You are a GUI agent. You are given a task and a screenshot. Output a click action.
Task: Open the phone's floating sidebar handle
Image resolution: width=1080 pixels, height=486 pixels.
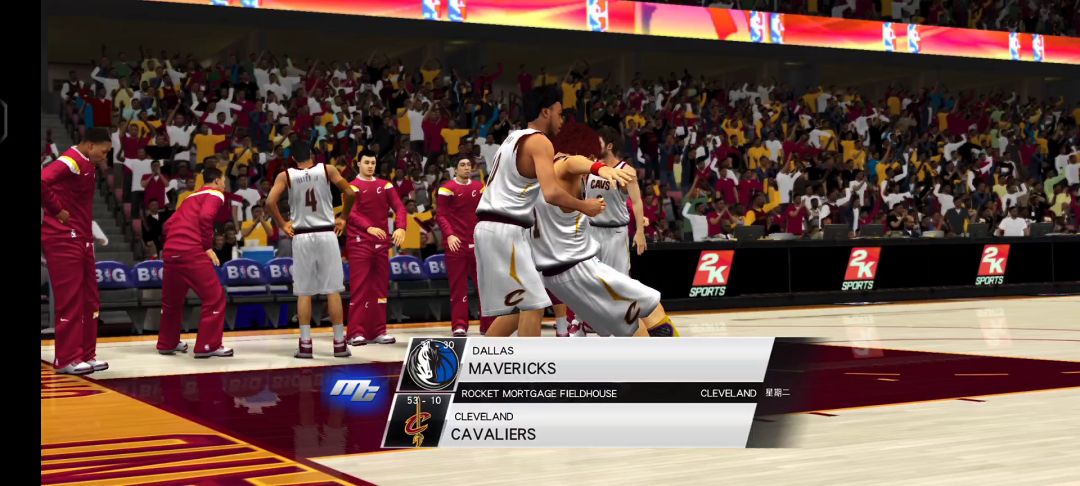click(x=3, y=120)
